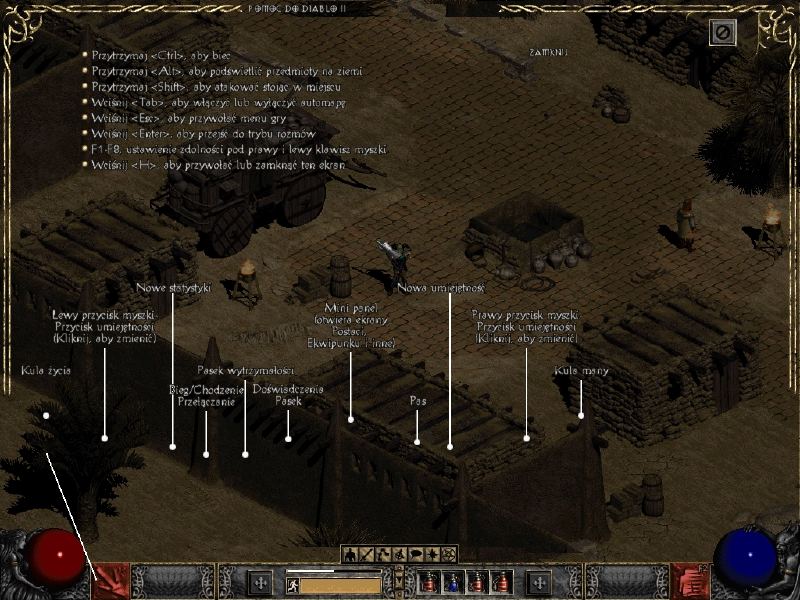
Task: Open inventory using the sword icon
Action: pyautogui.click(x=367, y=554)
